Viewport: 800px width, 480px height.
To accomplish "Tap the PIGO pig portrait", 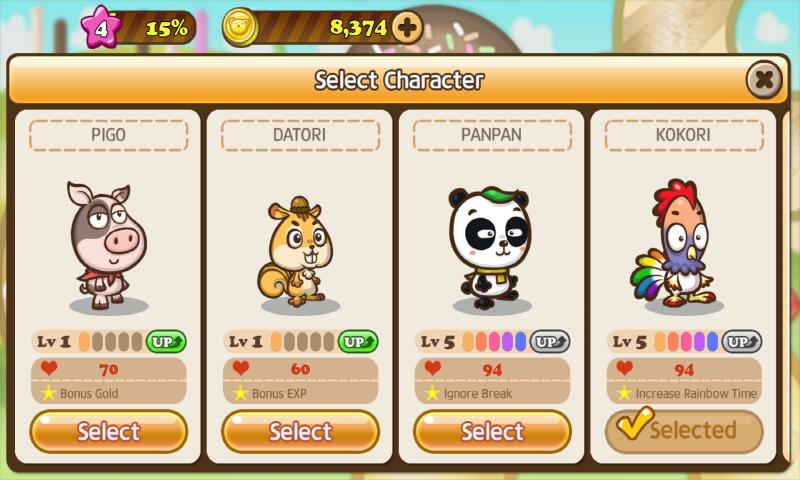I will click(107, 245).
